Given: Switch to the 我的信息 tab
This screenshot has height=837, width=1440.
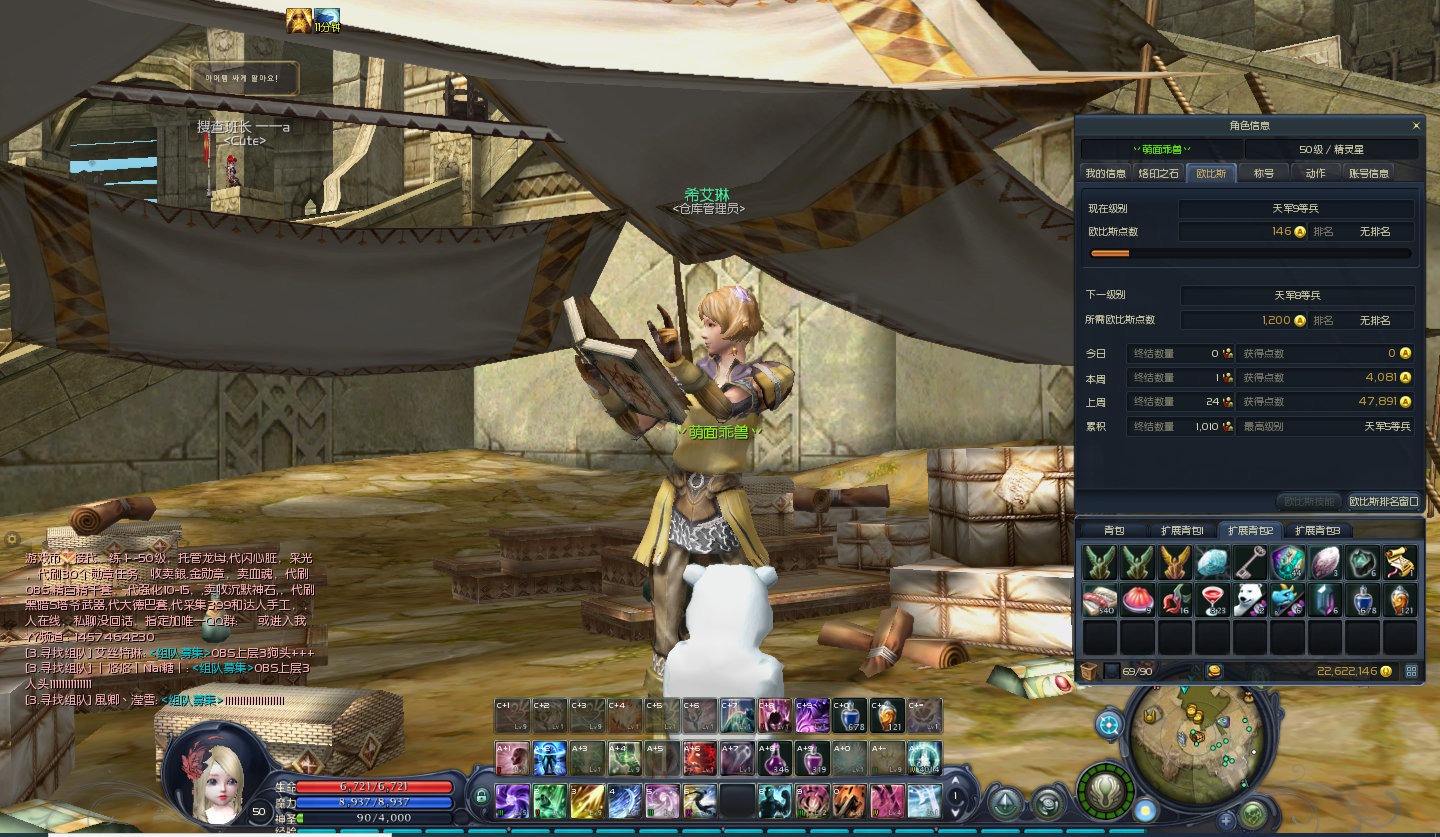Looking at the screenshot, I should click(x=1105, y=173).
